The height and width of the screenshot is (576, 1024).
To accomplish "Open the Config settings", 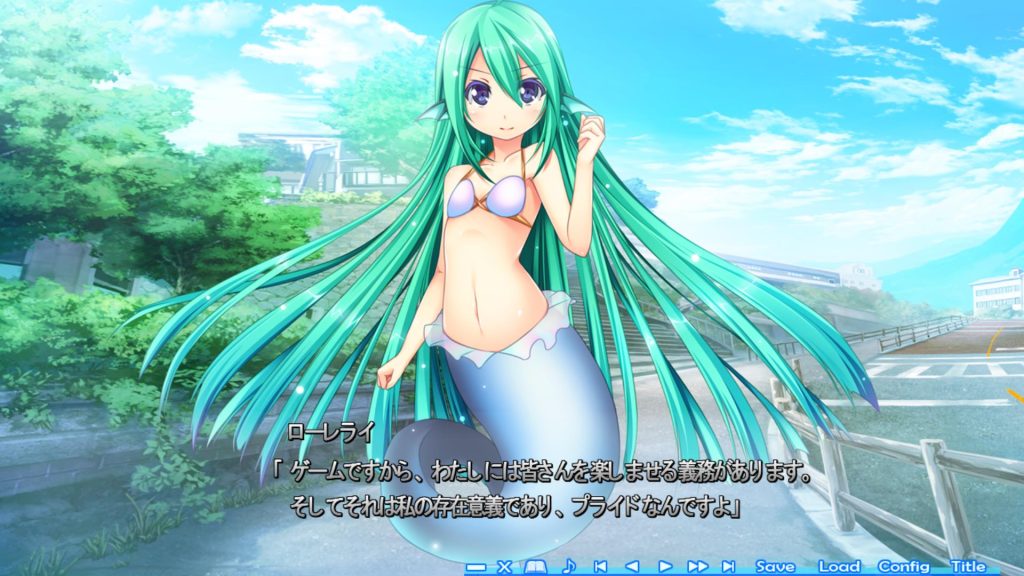I will [904, 567].
